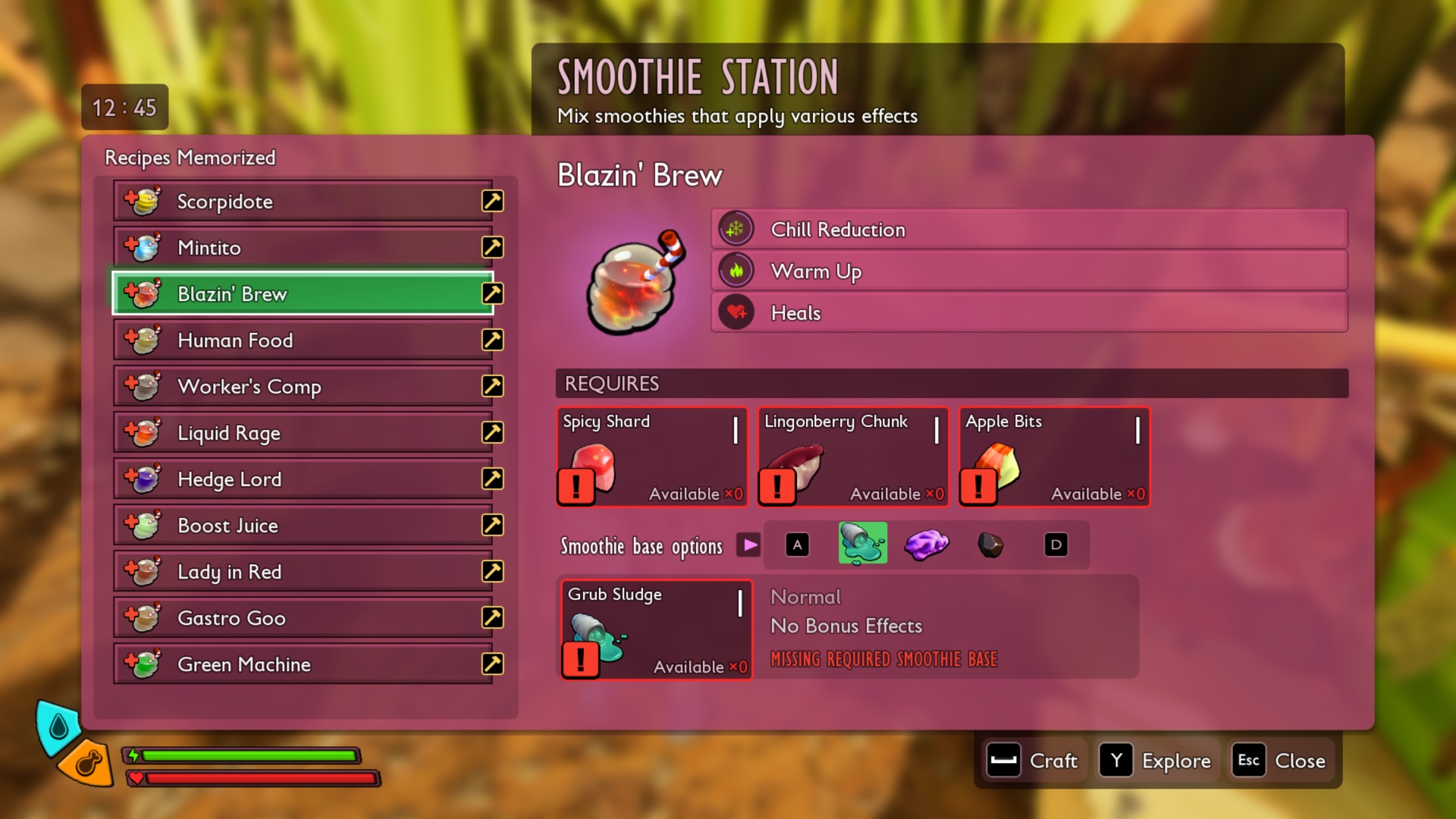Select the Hedge Lord recipe
This screenshot has width=1456, height=819.
click(303, 479)
